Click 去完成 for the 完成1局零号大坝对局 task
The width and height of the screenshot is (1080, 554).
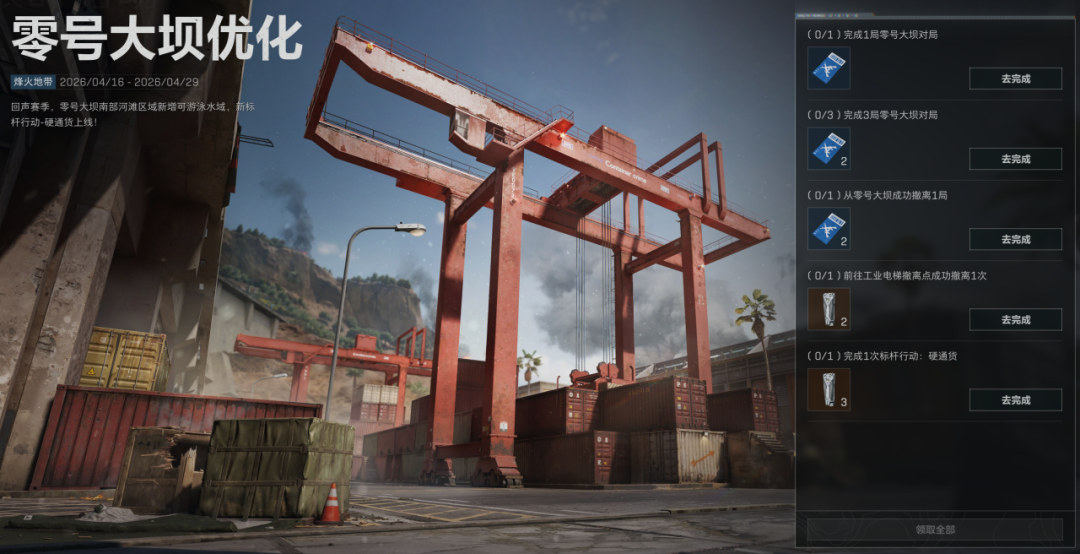coord(1015,78)
